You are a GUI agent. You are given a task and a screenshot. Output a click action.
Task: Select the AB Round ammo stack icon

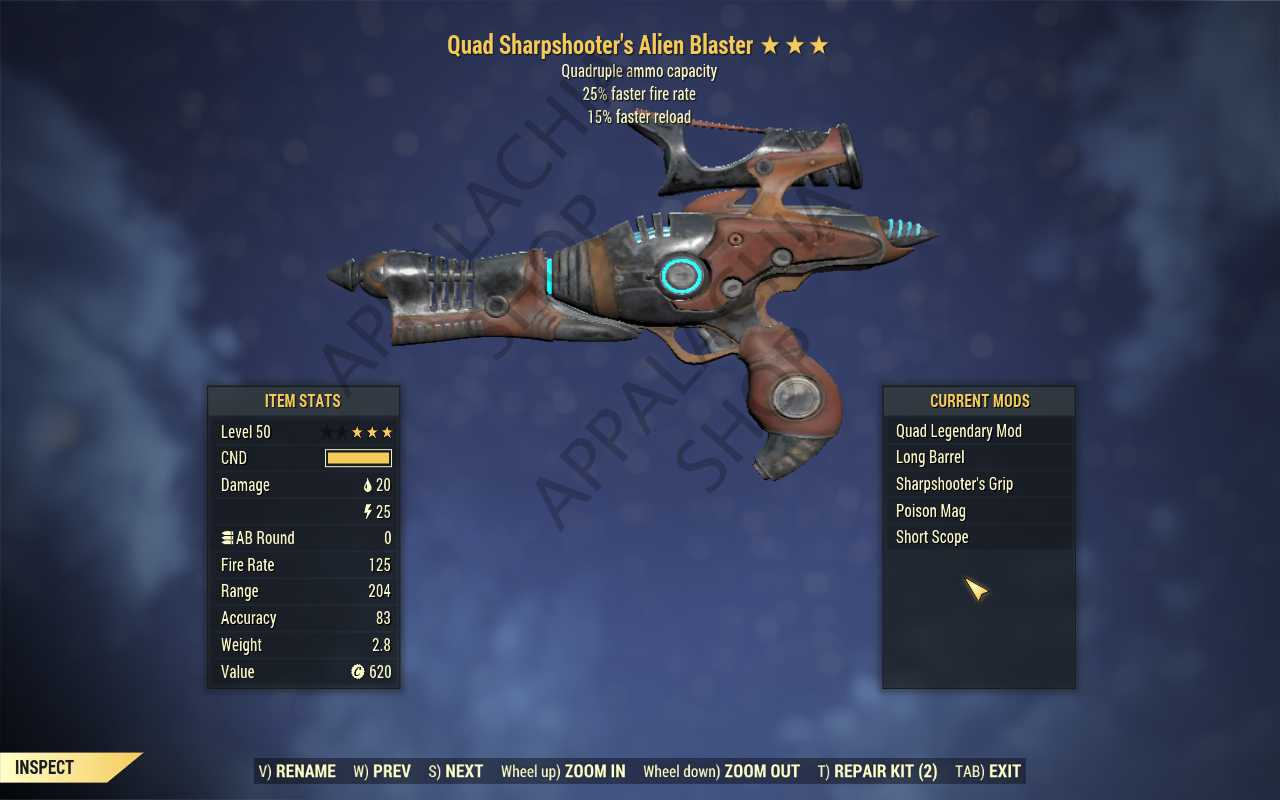227,537
